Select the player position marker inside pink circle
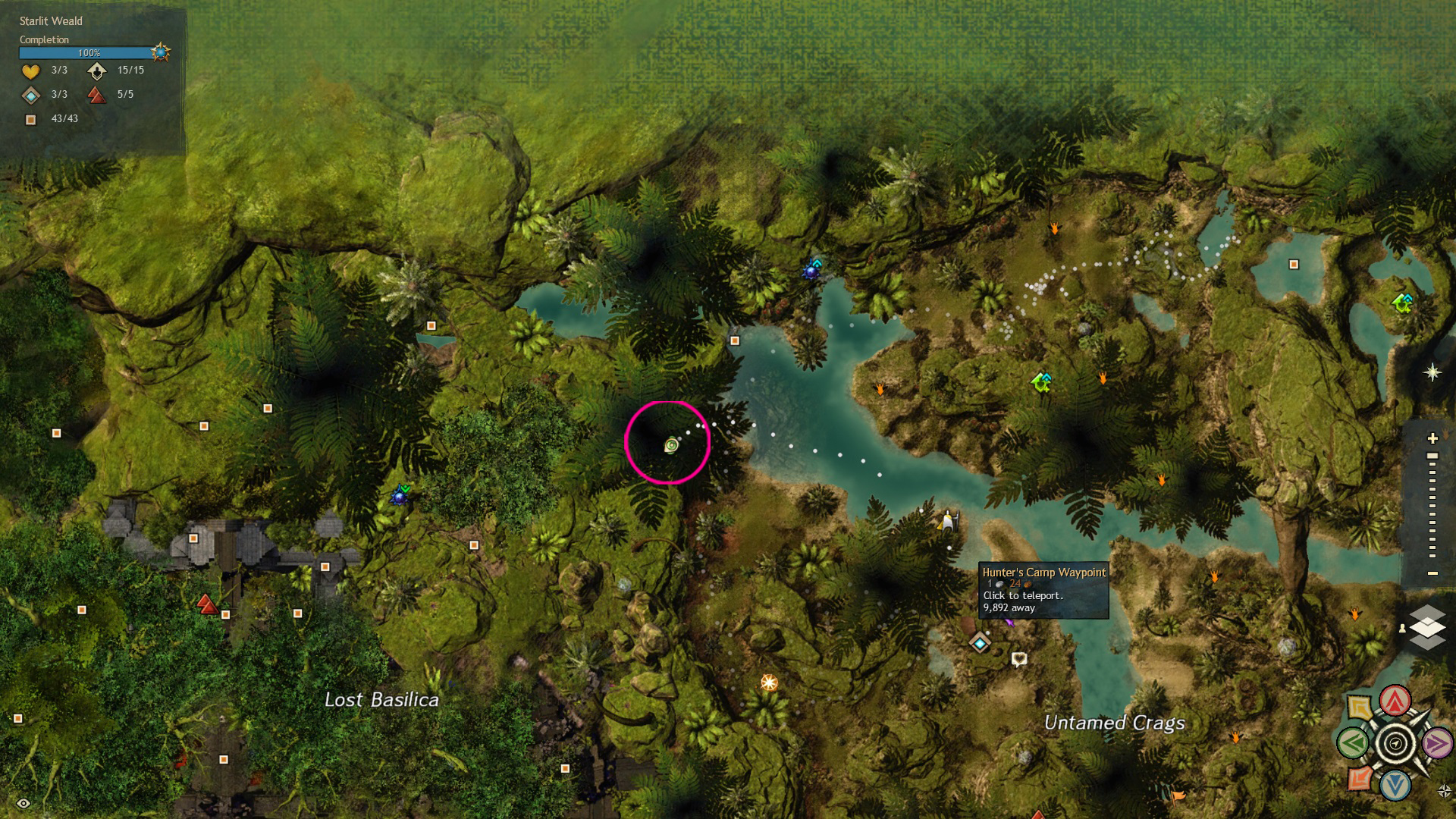The height and width of the screenshot is (819, 1456). coord(671,445)
